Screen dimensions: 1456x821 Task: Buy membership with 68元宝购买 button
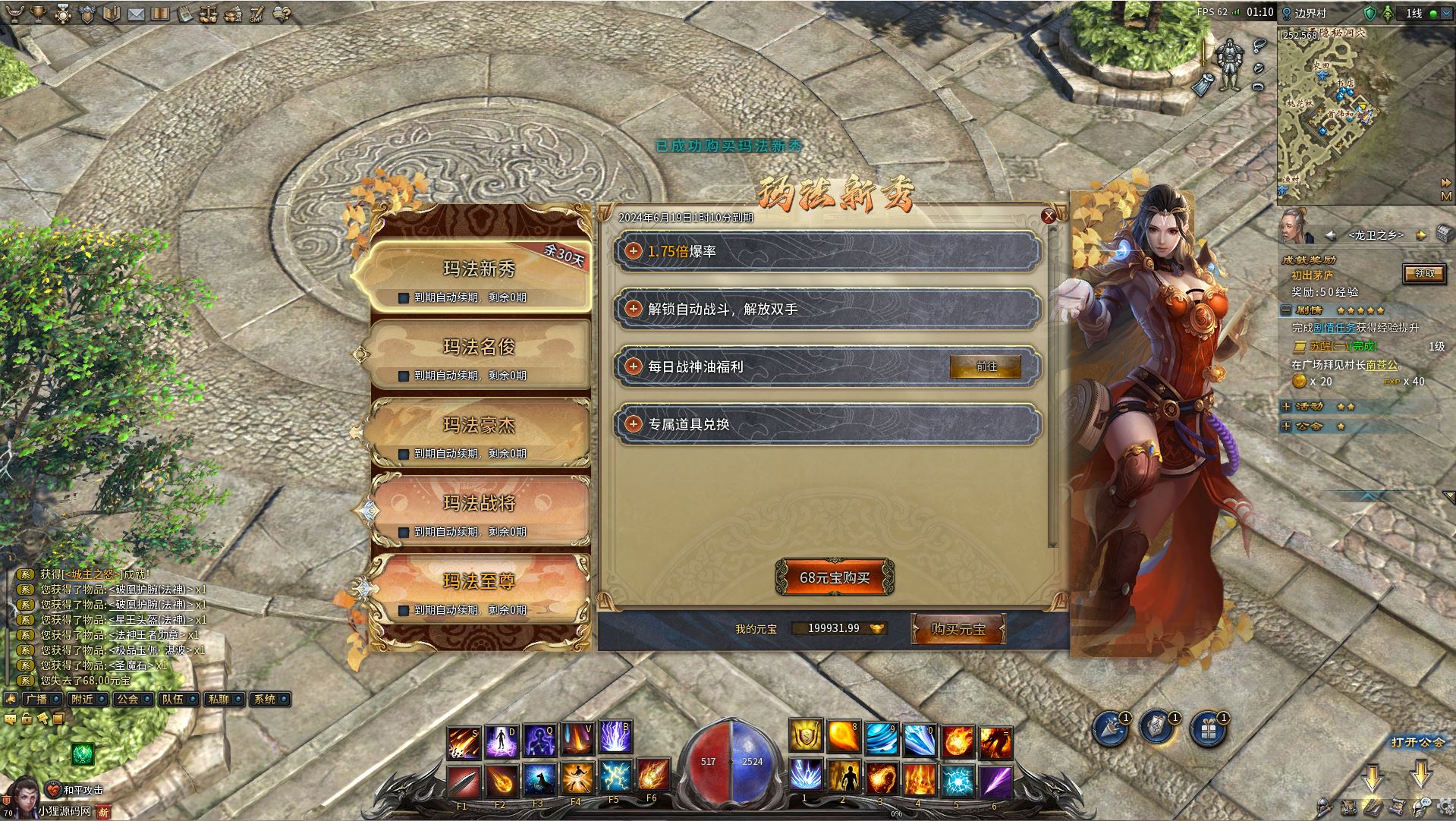pyautogui.click(x=834, y=578)
